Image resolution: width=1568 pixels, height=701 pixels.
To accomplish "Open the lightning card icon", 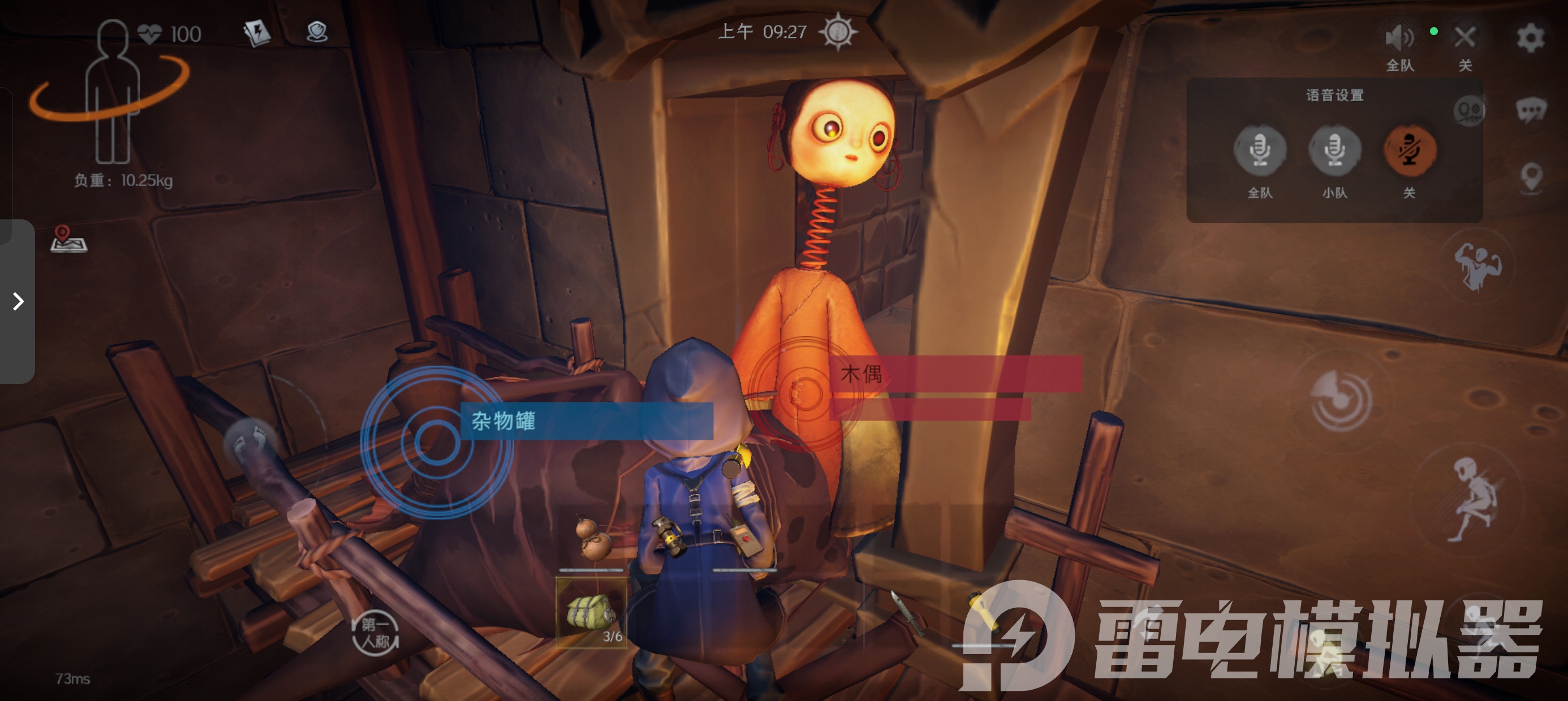I will [257, 32].
